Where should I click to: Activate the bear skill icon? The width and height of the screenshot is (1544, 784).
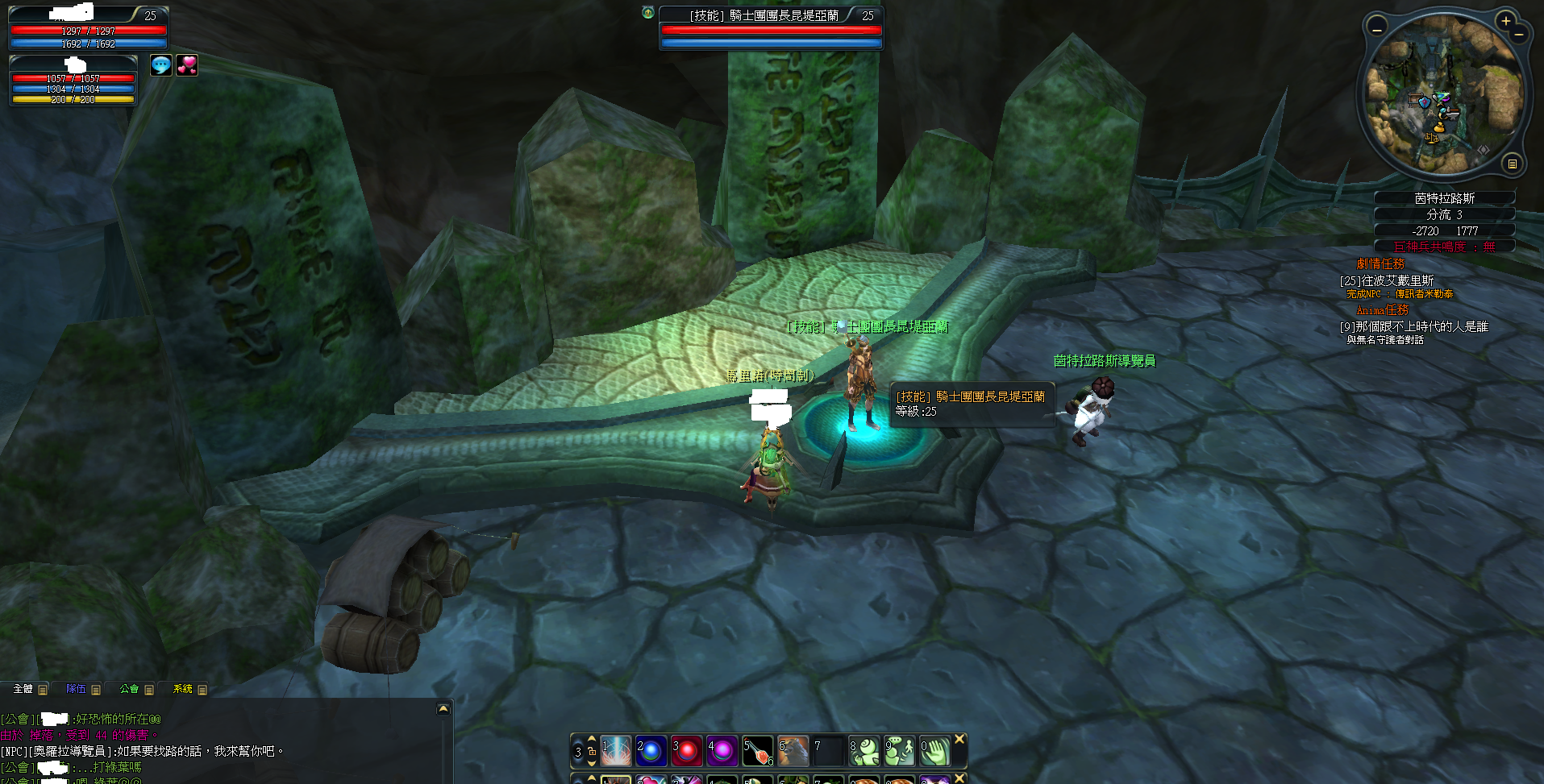(x=793, y=751)
